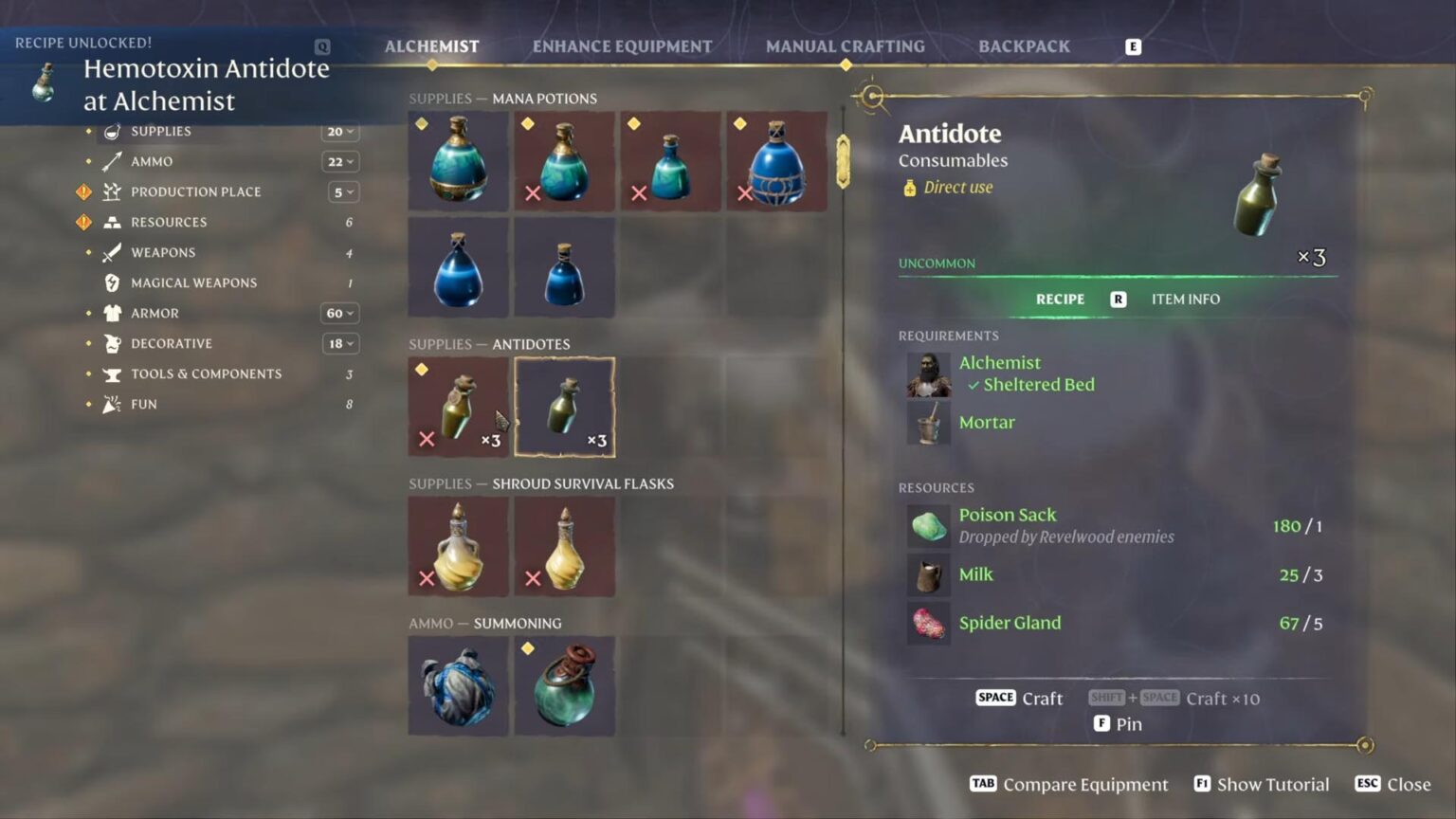Open the Tools & Components category
Image resolution: width=1456 pixels, height=819 pixels.
pos(205,373)
